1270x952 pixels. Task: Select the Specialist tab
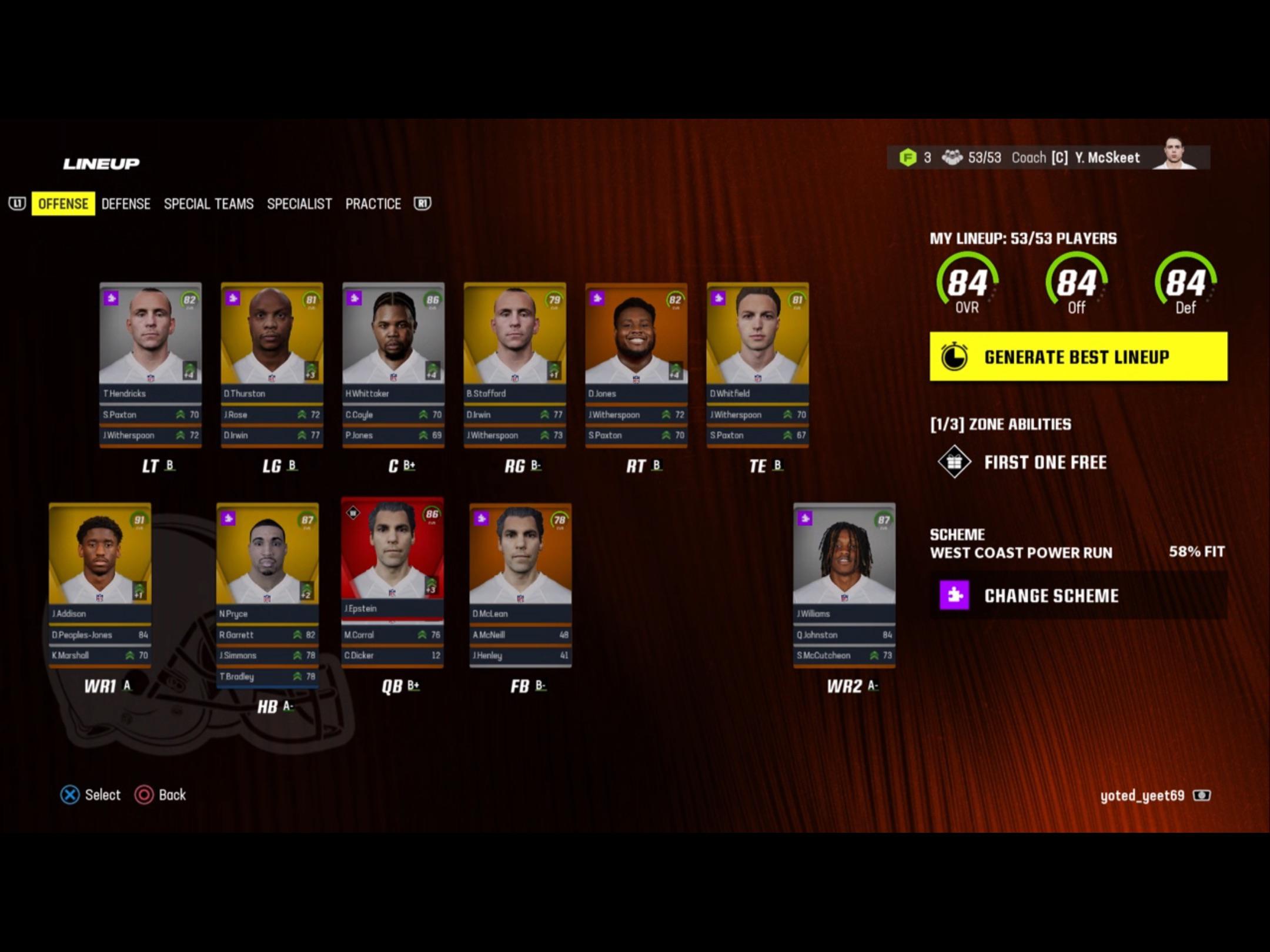click(299, 204)
